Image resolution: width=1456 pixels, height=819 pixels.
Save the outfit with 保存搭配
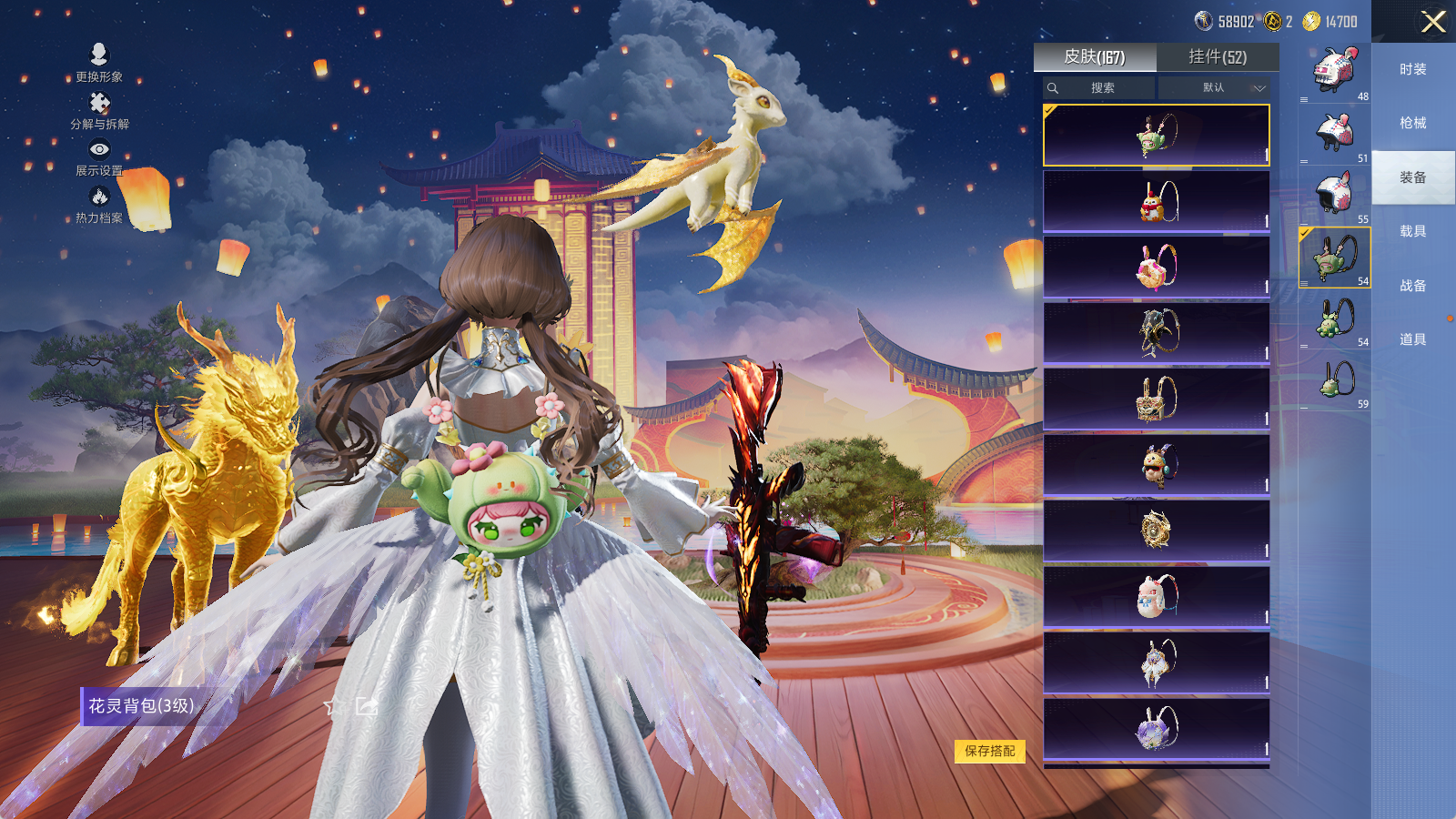tap(989, 751)
